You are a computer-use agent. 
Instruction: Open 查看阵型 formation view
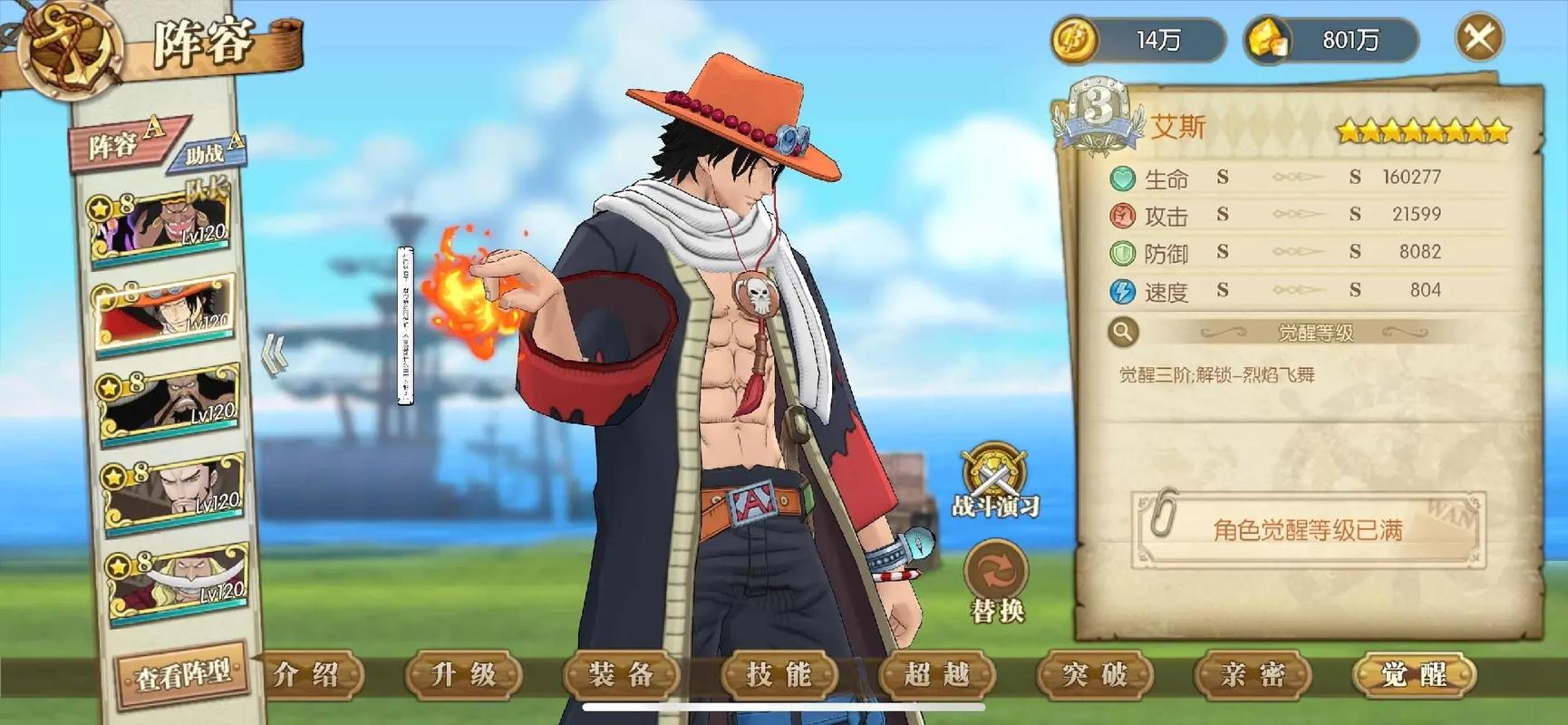click(182, 675)
